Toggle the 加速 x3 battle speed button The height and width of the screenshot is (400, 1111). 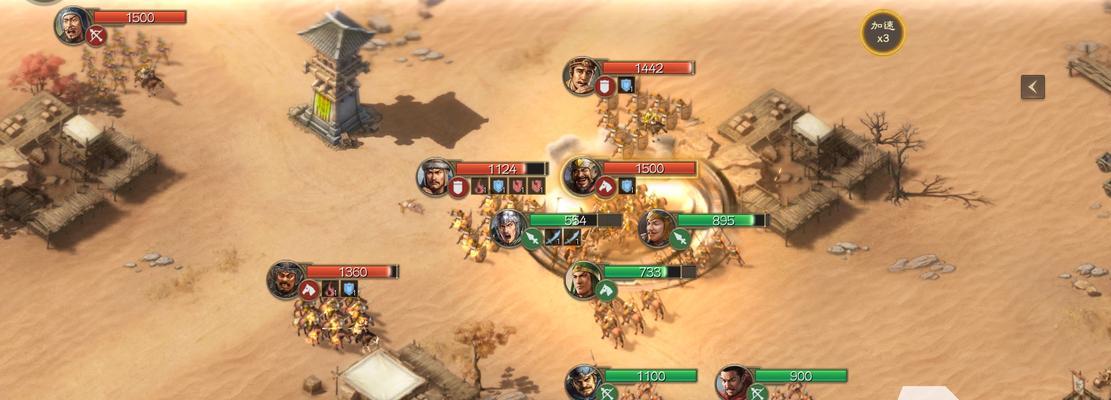(883, 33)
